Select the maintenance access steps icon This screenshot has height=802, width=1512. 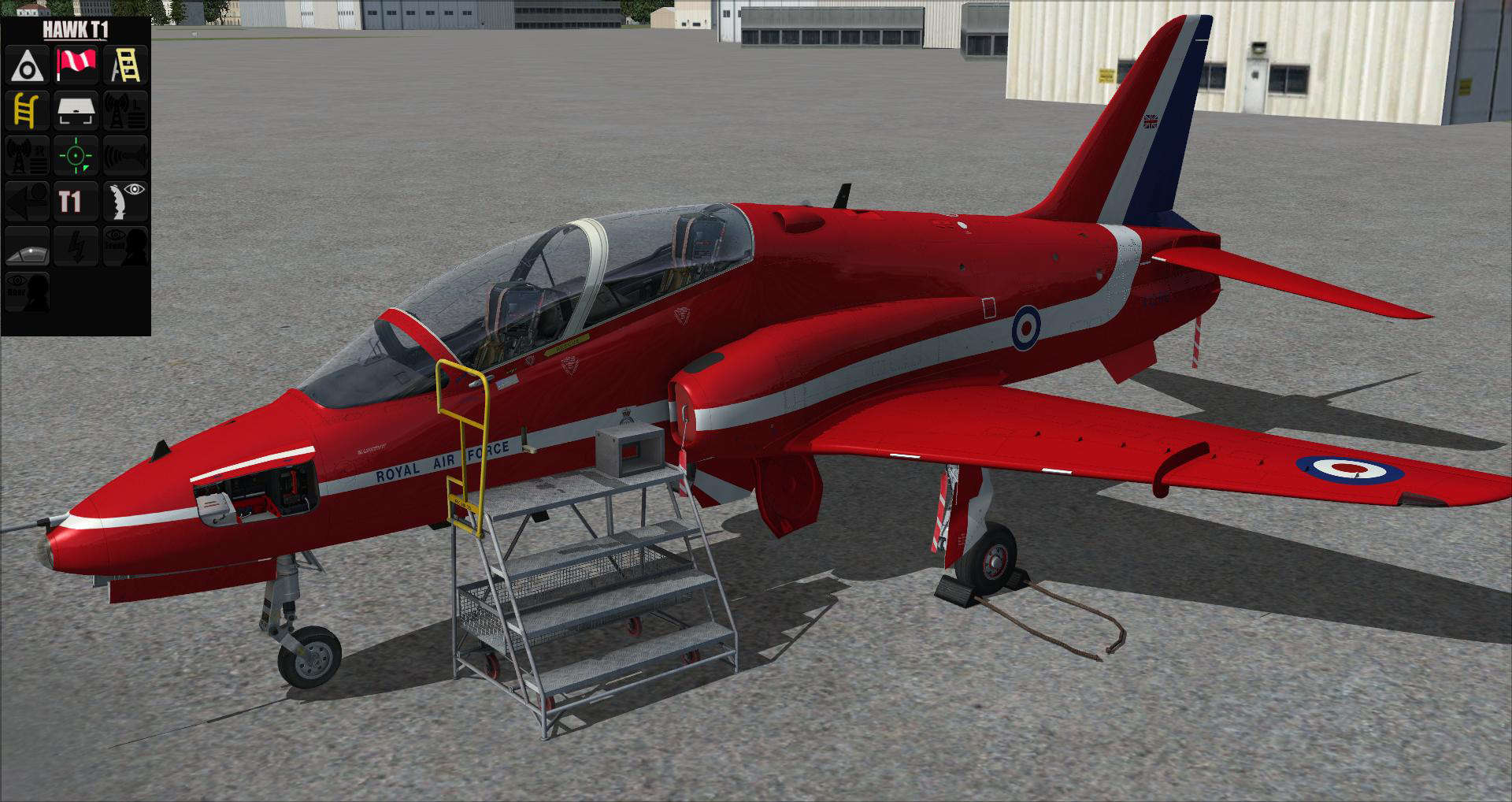[126, 65]
